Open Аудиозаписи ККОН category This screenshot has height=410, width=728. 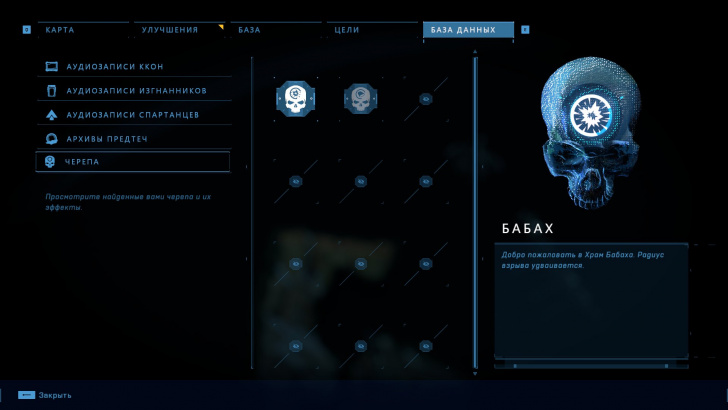[x=133, y=67]
